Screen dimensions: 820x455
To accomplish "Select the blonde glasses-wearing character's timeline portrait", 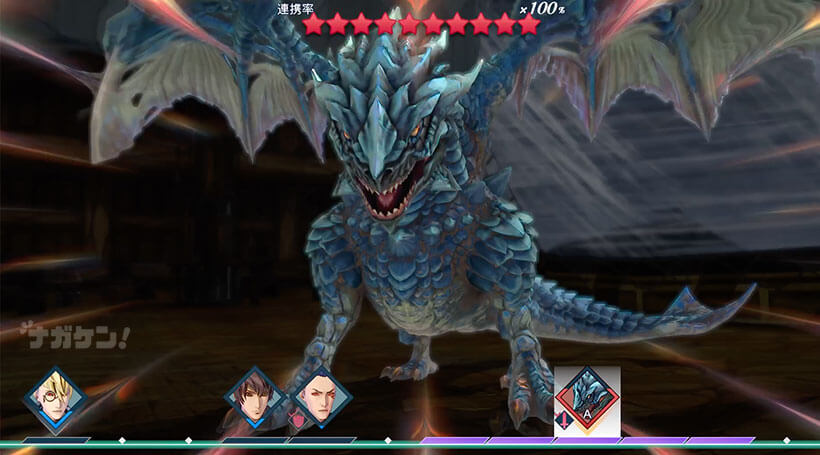I will (55, 398).
